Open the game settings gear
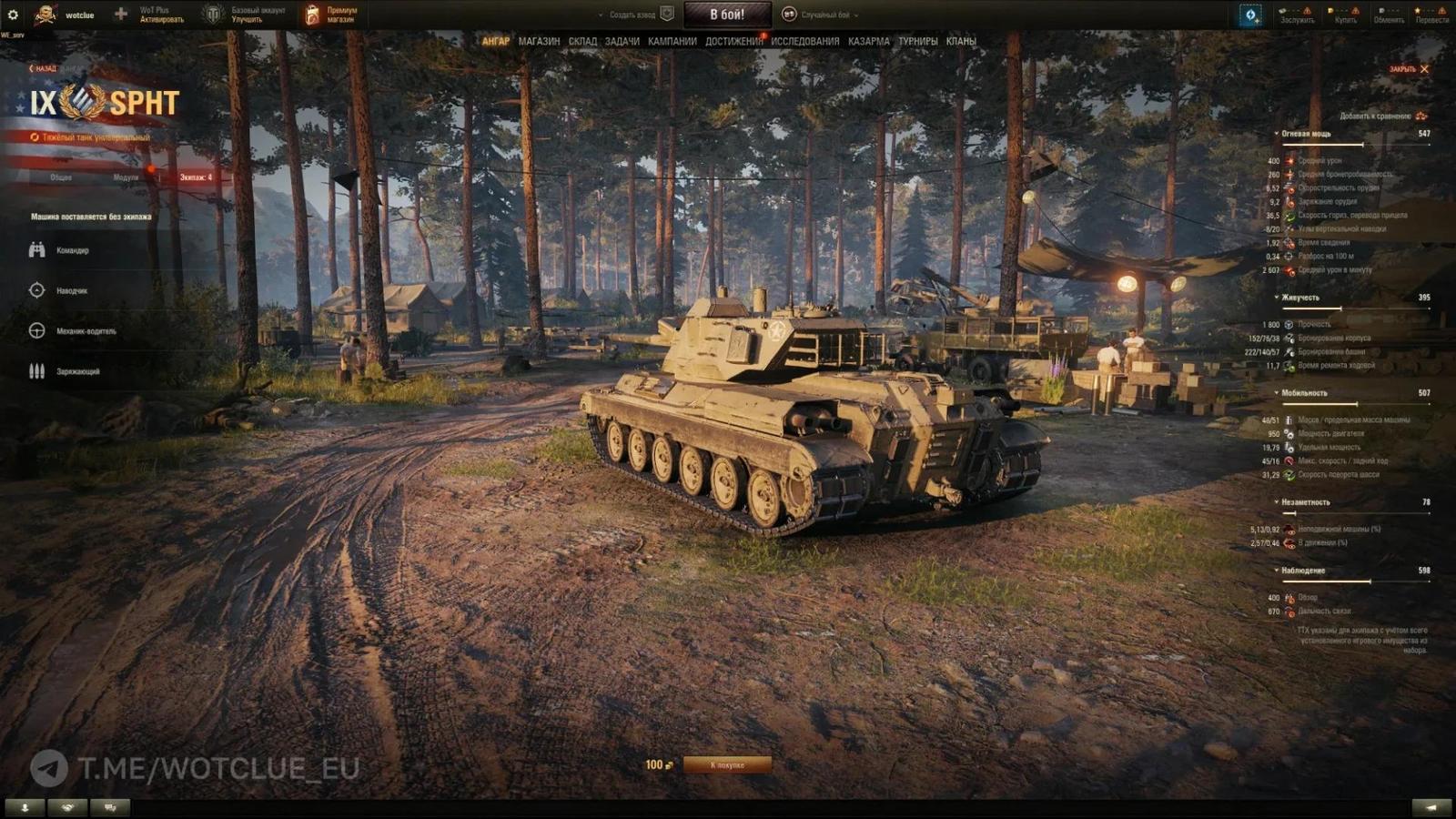1456x819 pixels. click(15, 13)
